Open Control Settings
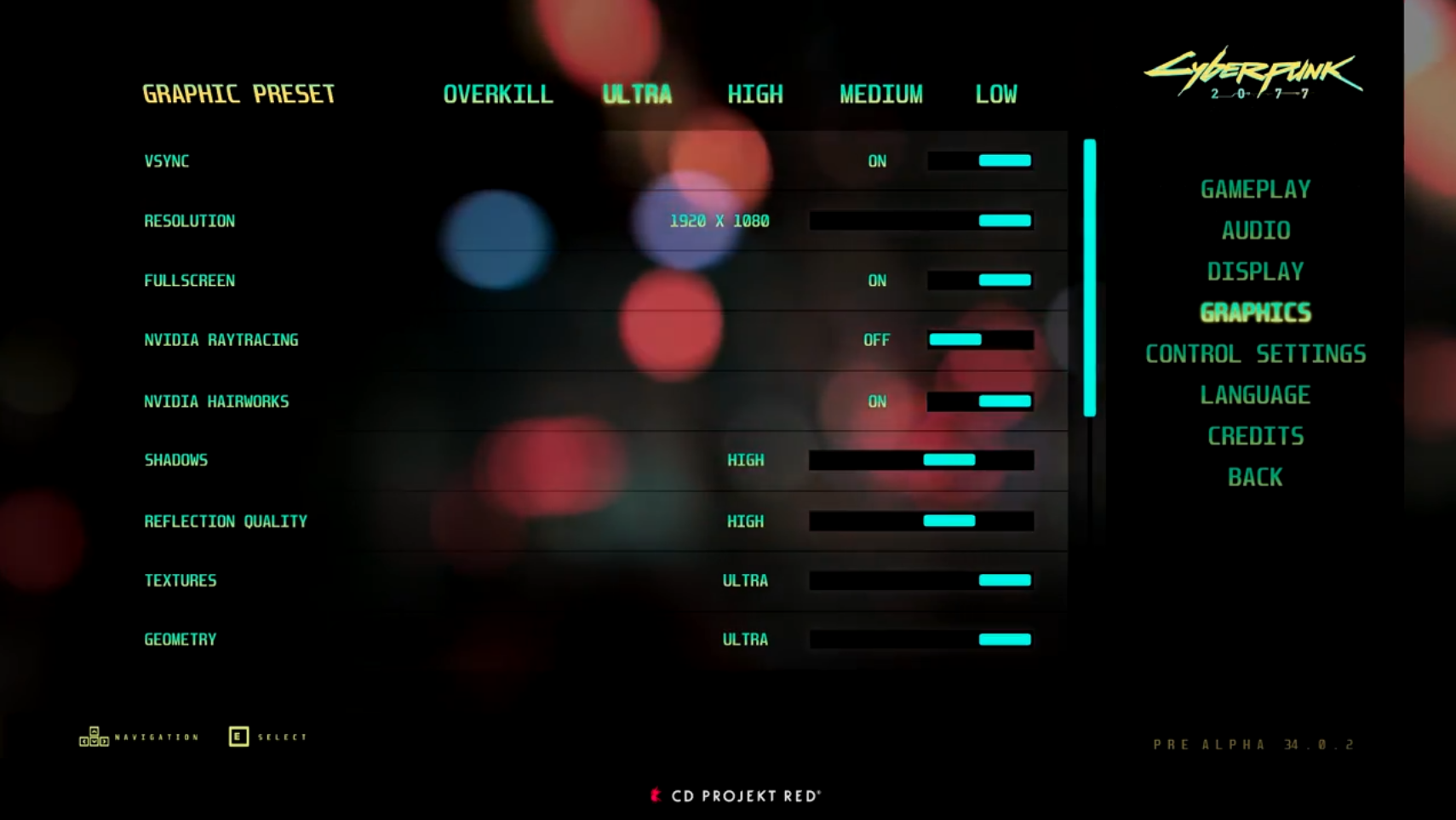 pyautogui.click(x=1256, y=353)
